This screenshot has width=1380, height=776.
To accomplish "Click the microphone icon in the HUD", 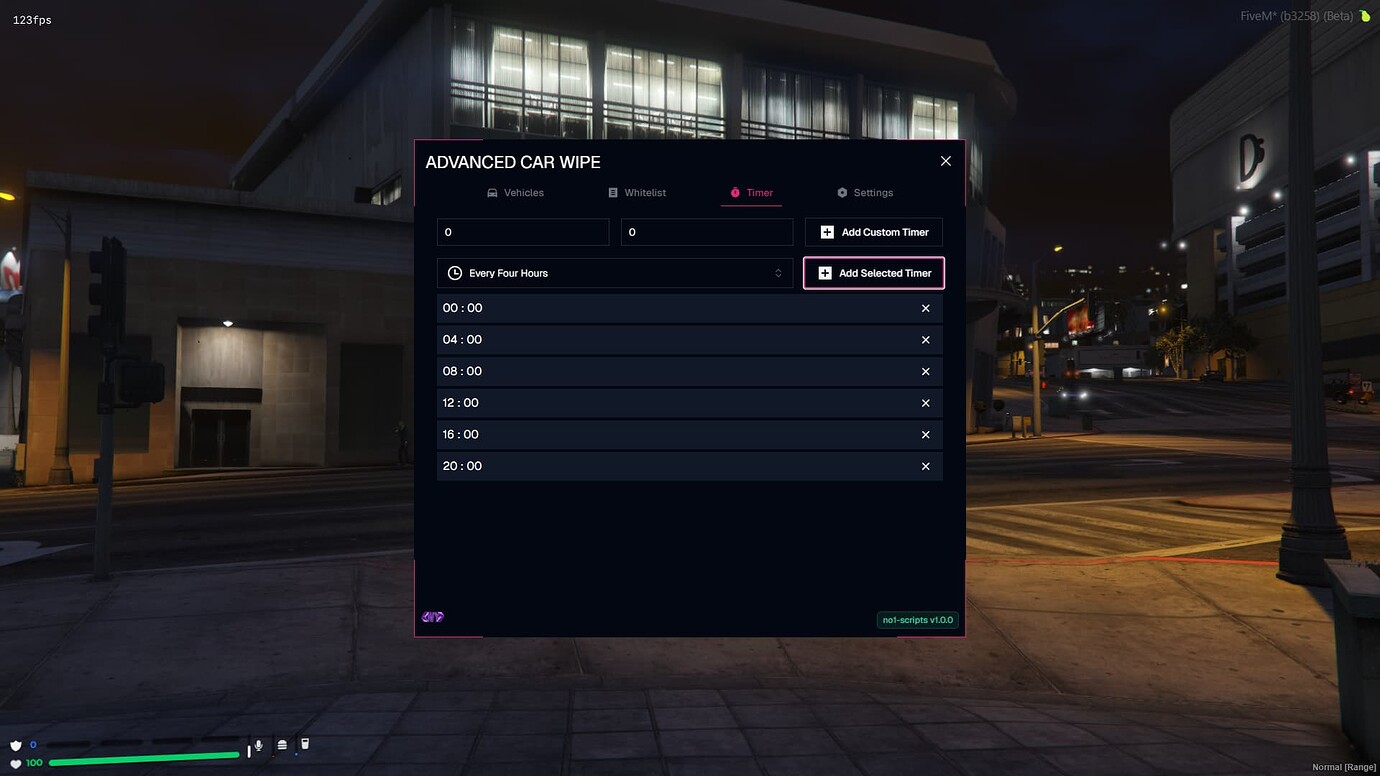I will (258, 744).
